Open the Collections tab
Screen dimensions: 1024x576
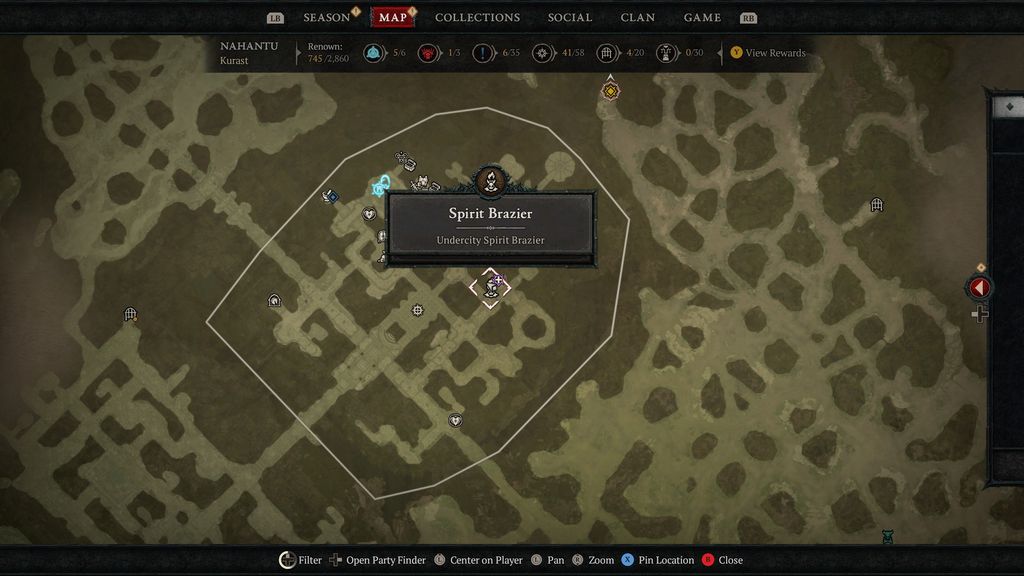pyautogui.click(x=477, y=17)
